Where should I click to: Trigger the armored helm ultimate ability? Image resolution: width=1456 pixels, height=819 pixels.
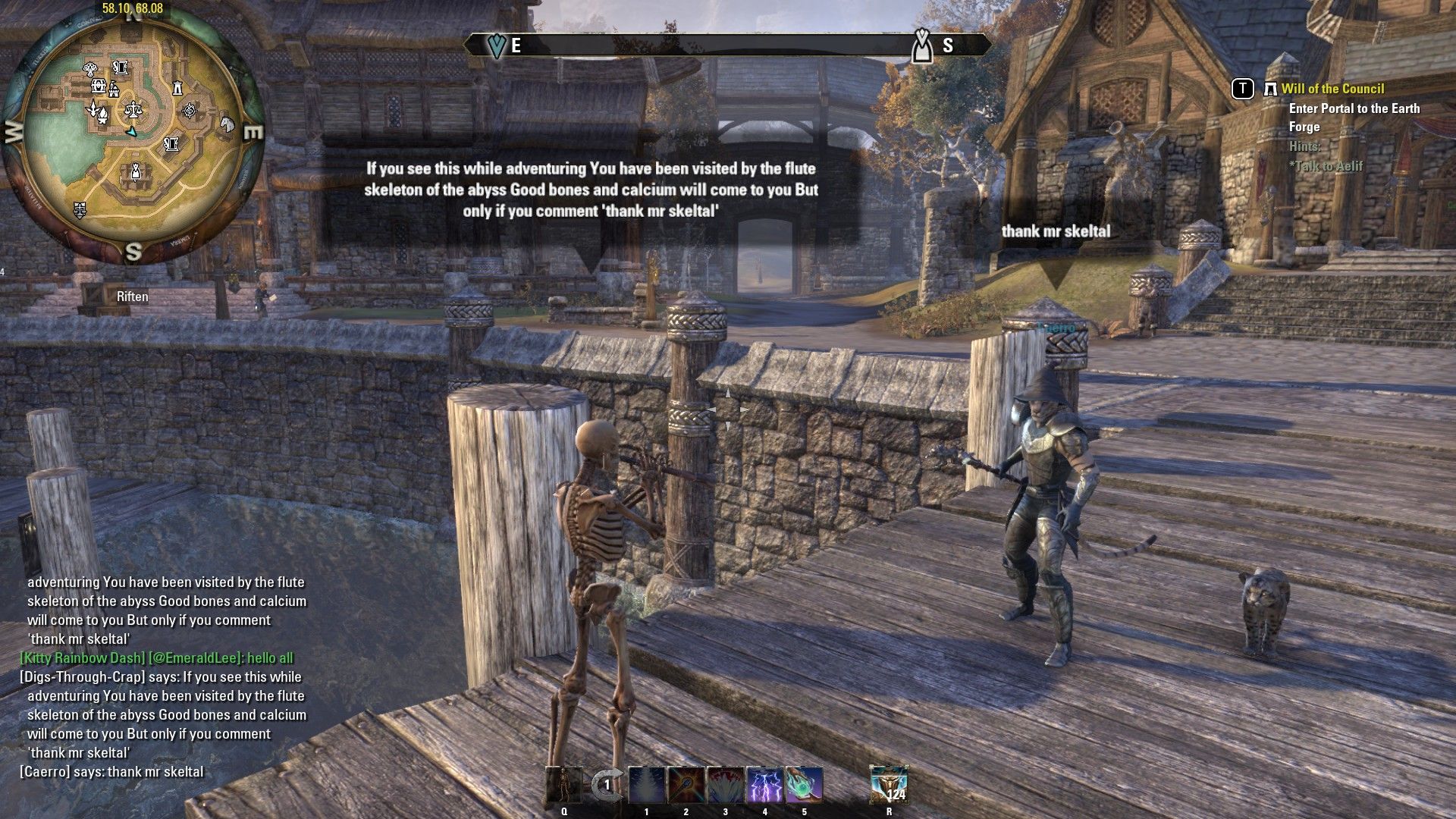click(889, 785)
